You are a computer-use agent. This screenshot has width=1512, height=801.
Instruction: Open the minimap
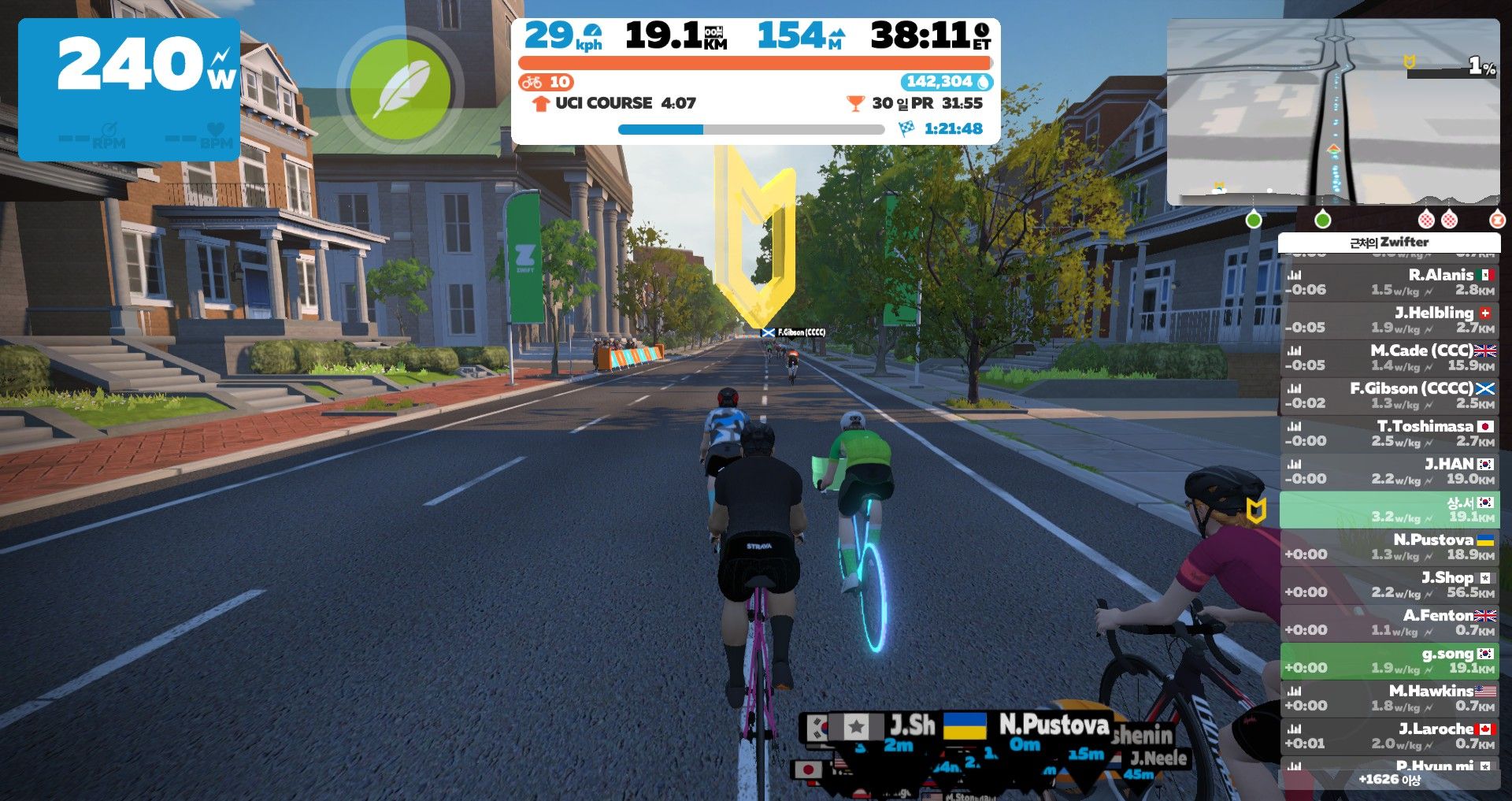tap(1332, 112)
